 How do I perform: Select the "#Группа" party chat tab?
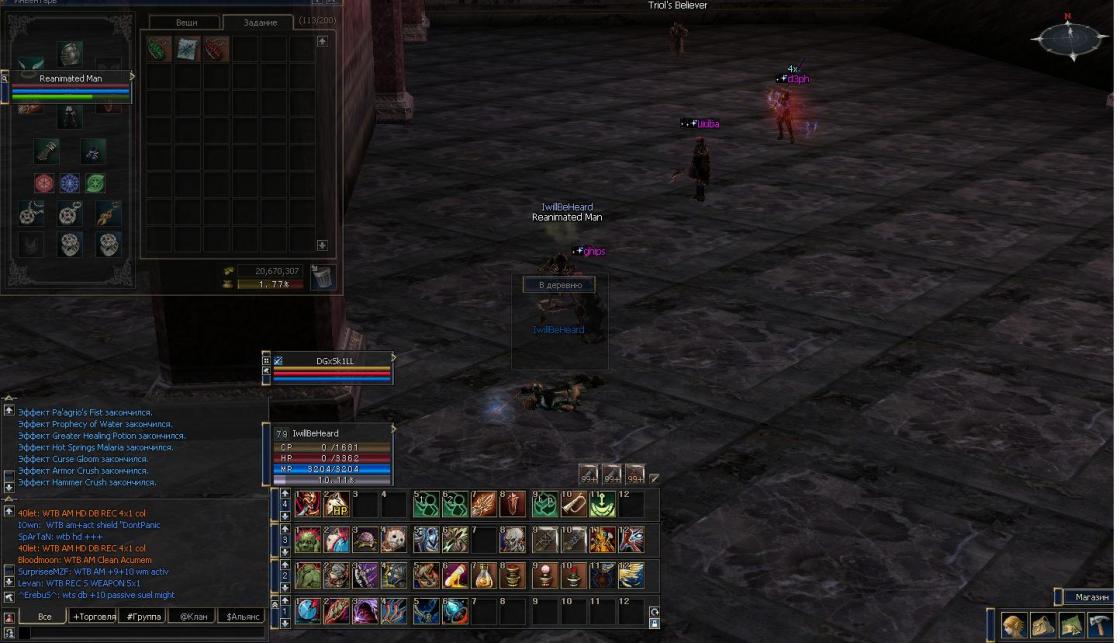pyautogui.click(x=141, y=616)
